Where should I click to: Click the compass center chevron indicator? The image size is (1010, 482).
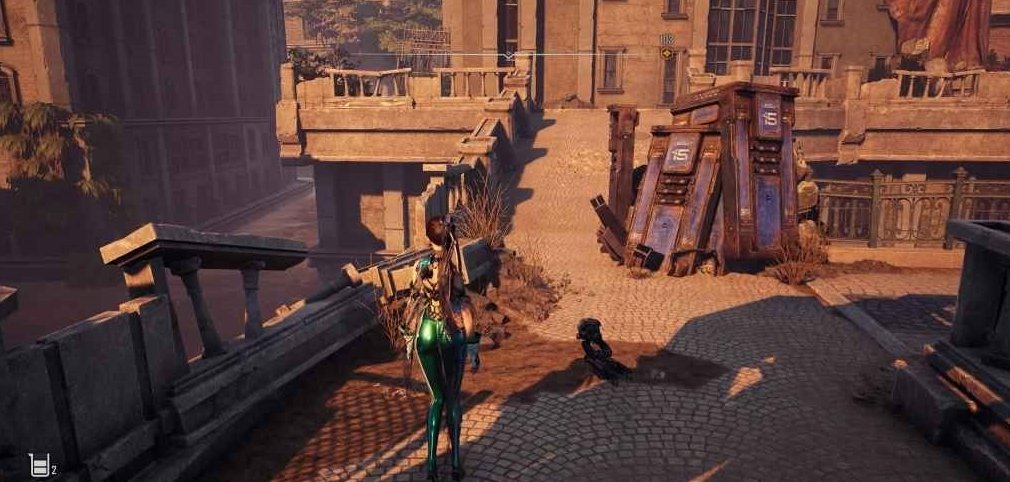509,56
